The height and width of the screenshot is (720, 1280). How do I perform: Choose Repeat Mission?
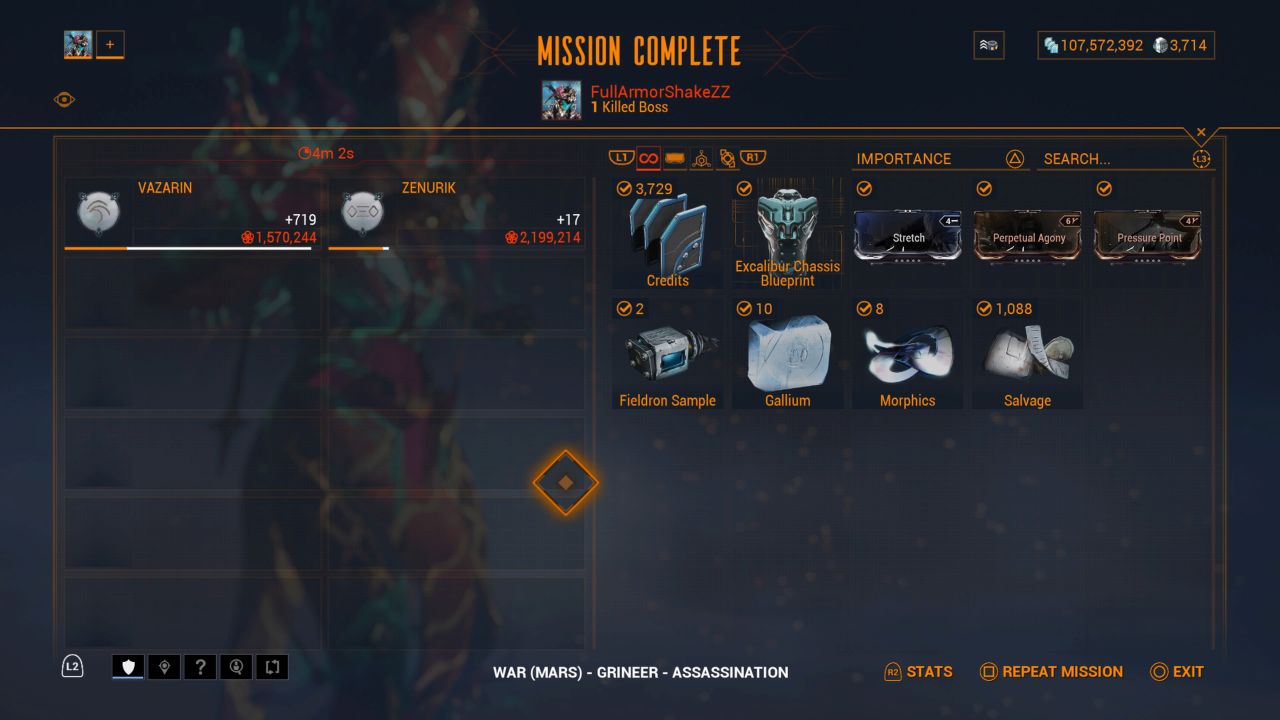click(1051, 672)
